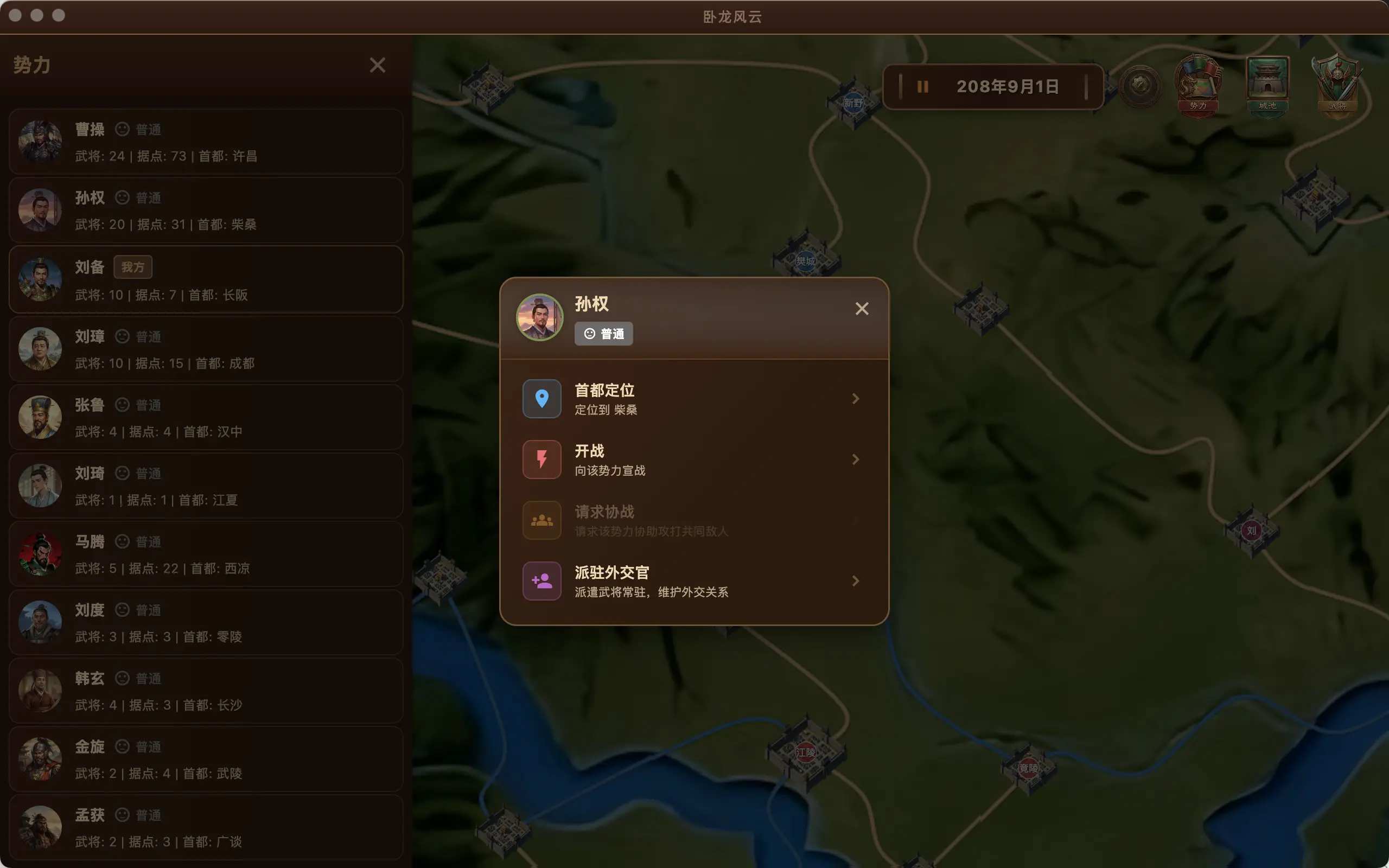Click the red lightning icon to declare war

tap(541, 459)
